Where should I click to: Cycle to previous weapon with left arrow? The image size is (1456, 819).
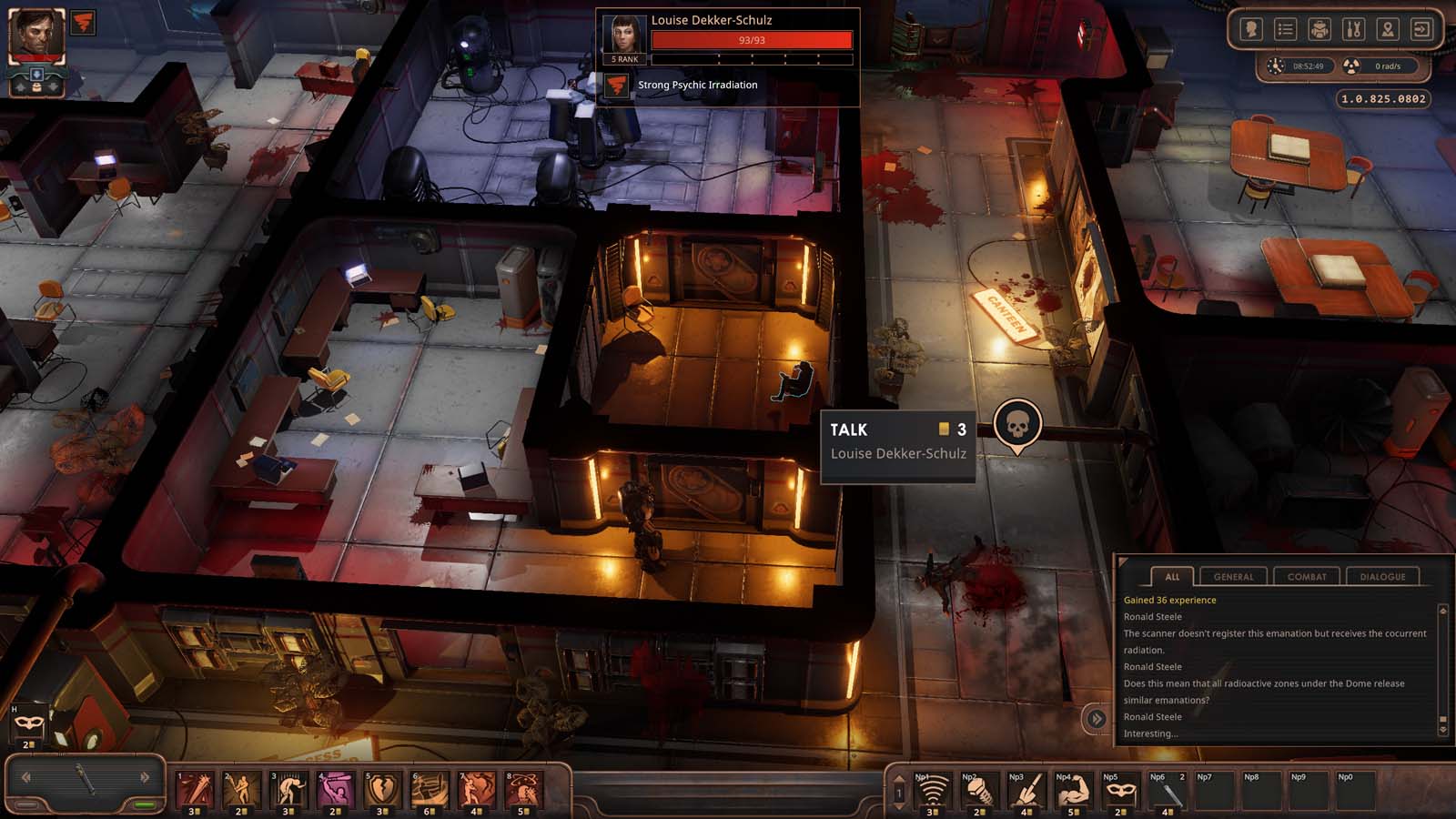pyautogui.click(x=25, y=778)
